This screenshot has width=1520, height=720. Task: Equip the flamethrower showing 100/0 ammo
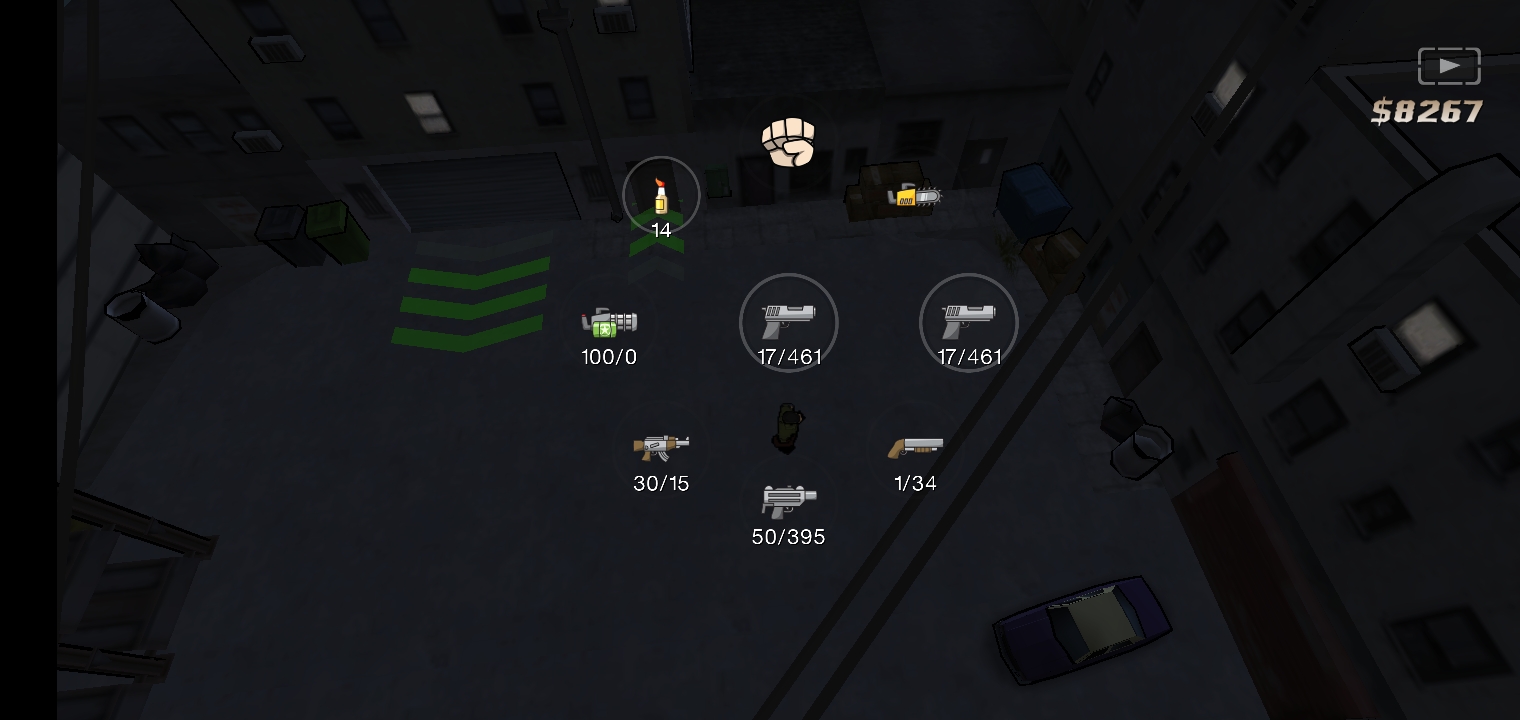pos(608,323)
